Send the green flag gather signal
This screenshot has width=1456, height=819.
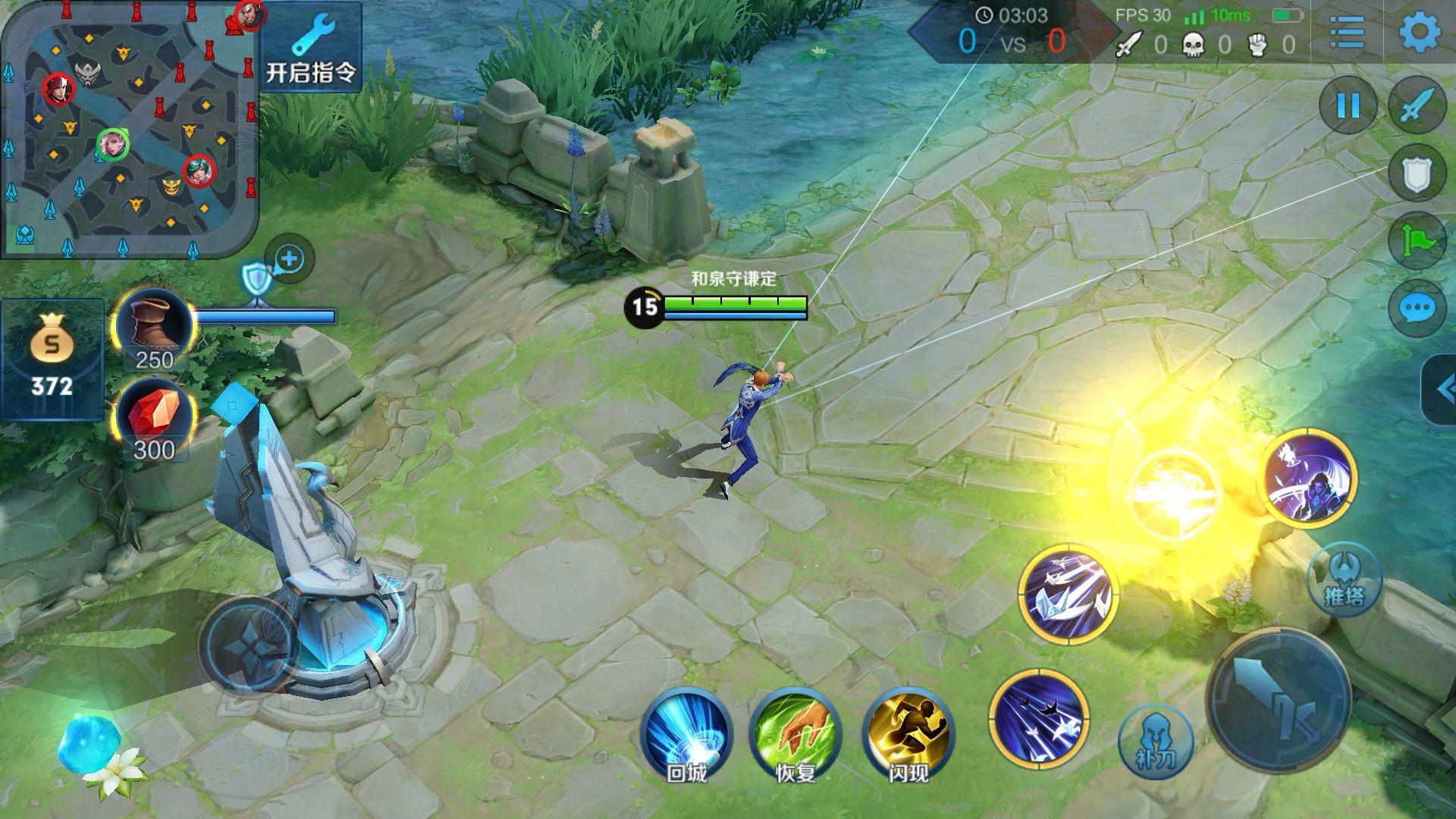(x=1417, y=241)
